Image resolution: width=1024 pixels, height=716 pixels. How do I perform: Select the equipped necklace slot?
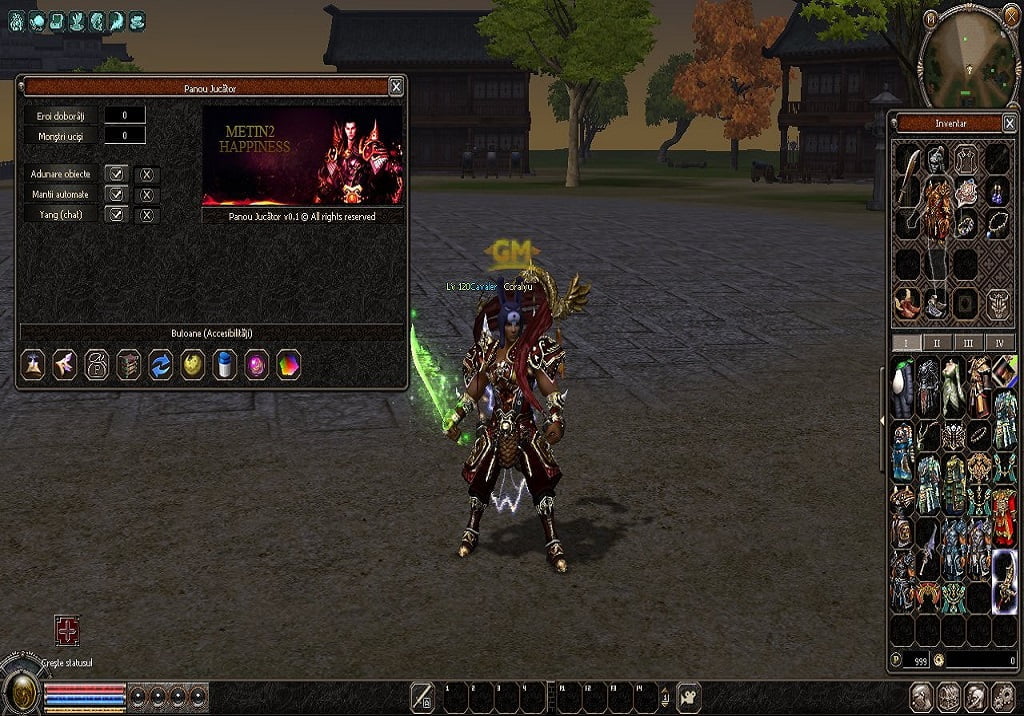pos(997,223)
